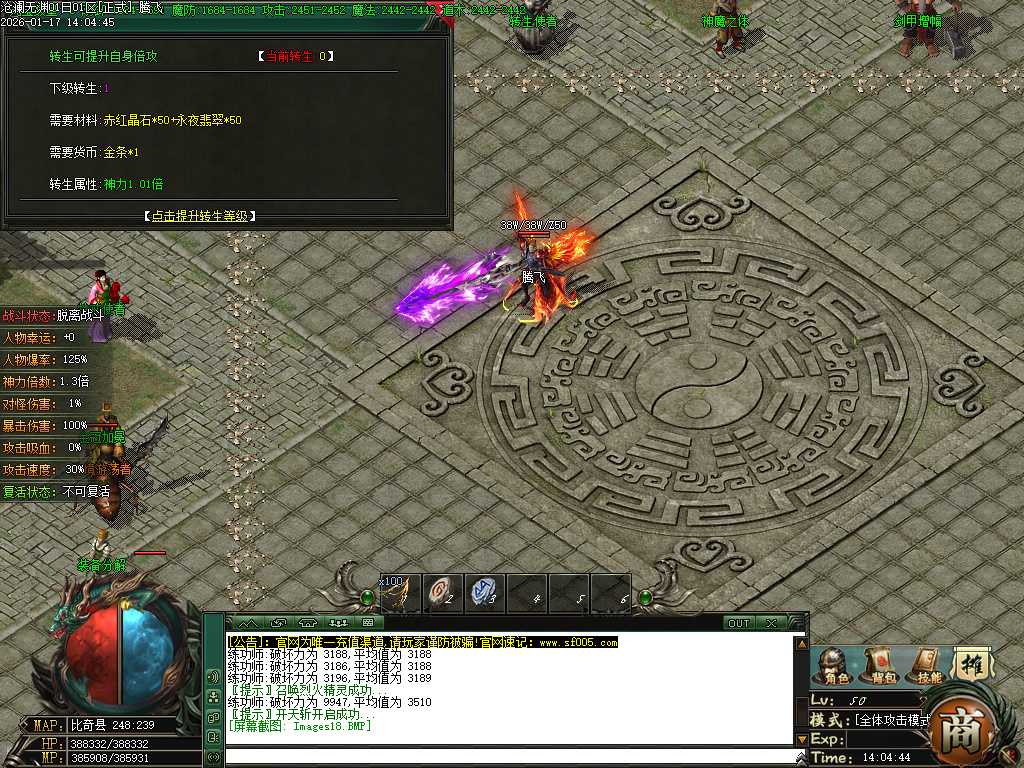This screenshot has width=1024, height=768.
Task: Click the 推 recommendation button
Action: click(x=970, y=664)
